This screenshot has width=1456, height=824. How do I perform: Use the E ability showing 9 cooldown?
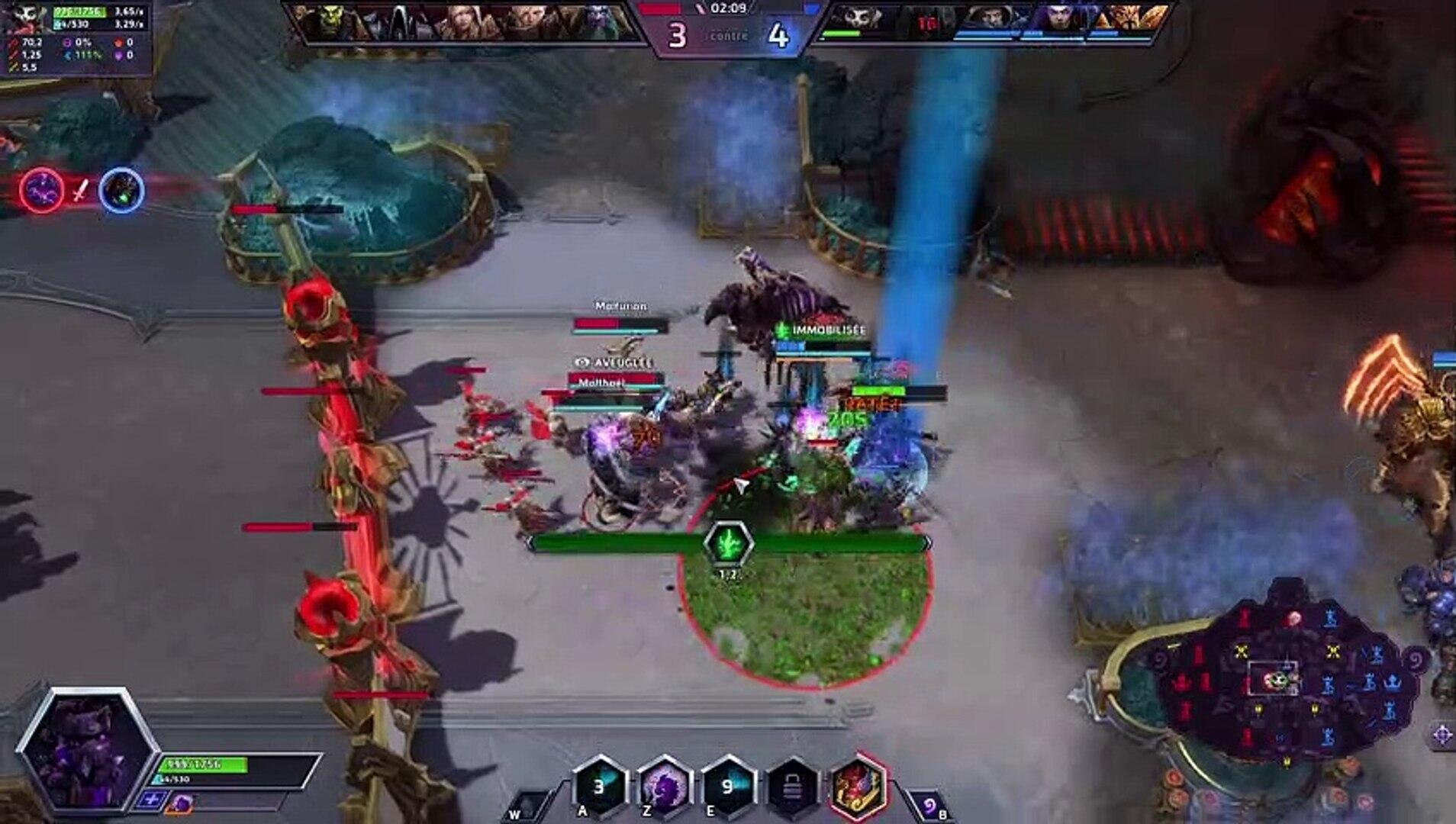pyautogui.click(x=729, y=787)
